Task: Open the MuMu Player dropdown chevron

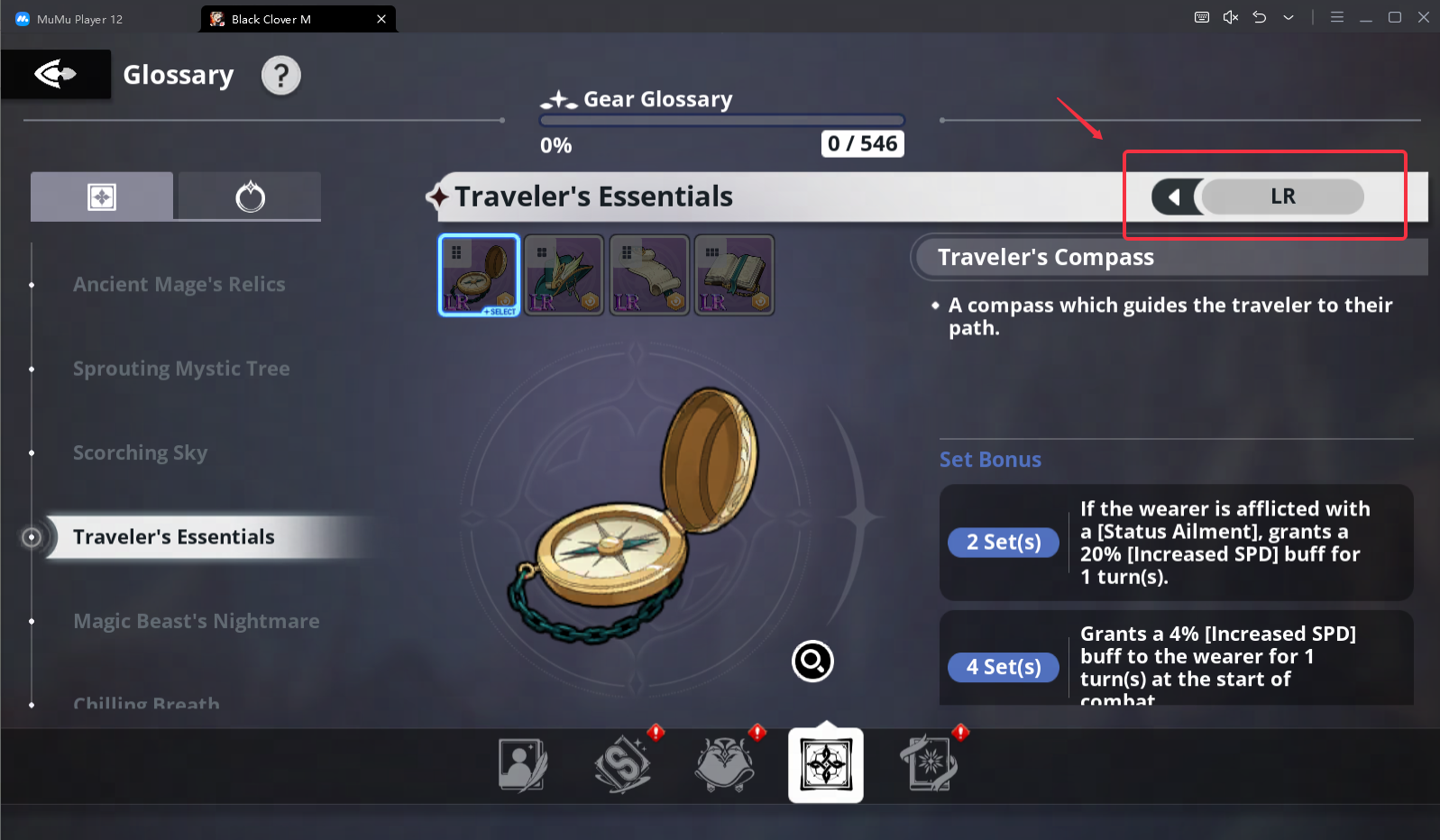Action: (1289, 16)
